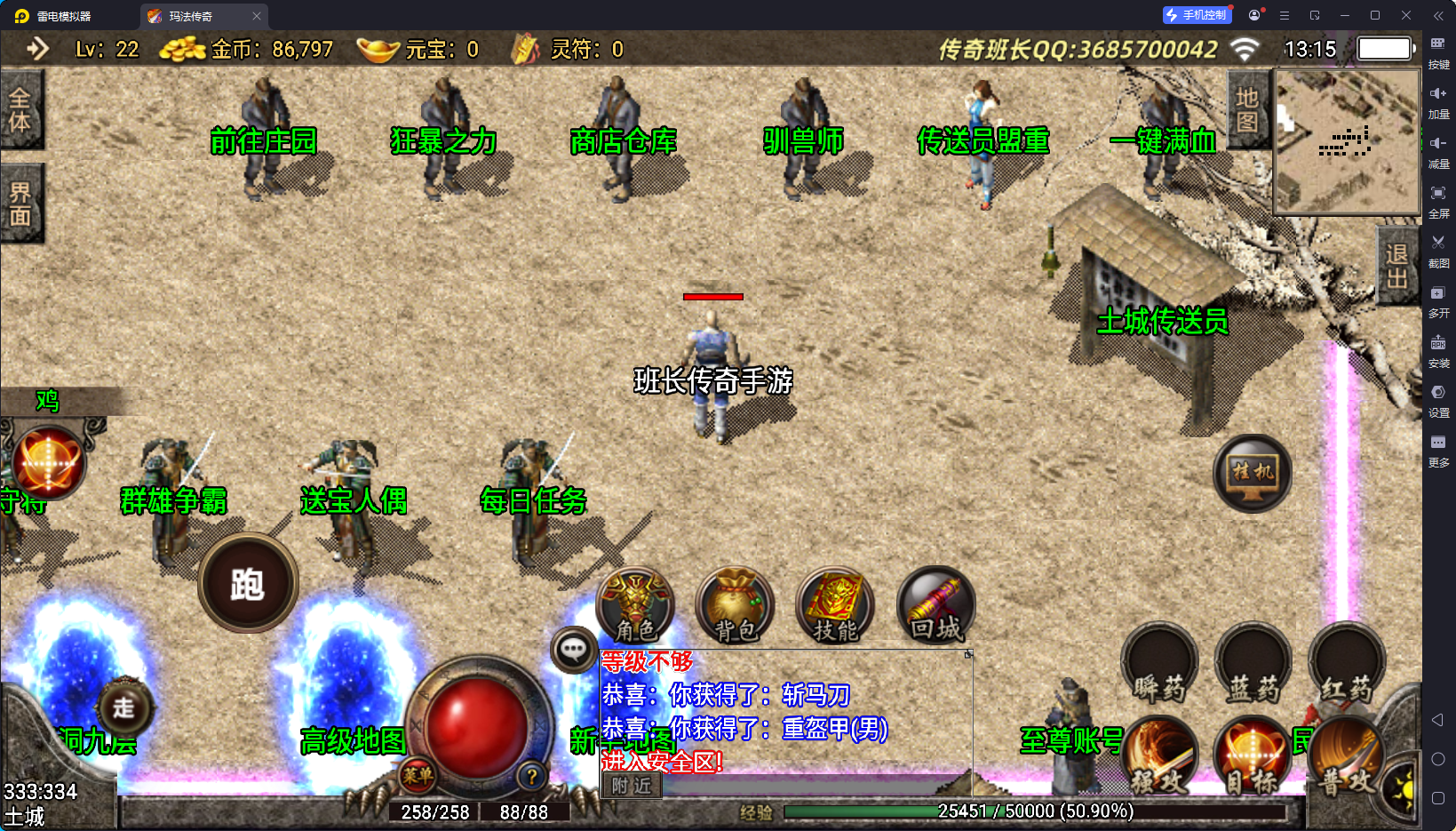Open the chat speech bubble
Viewport: 1456px width, 831px height.
click(573, 651)
